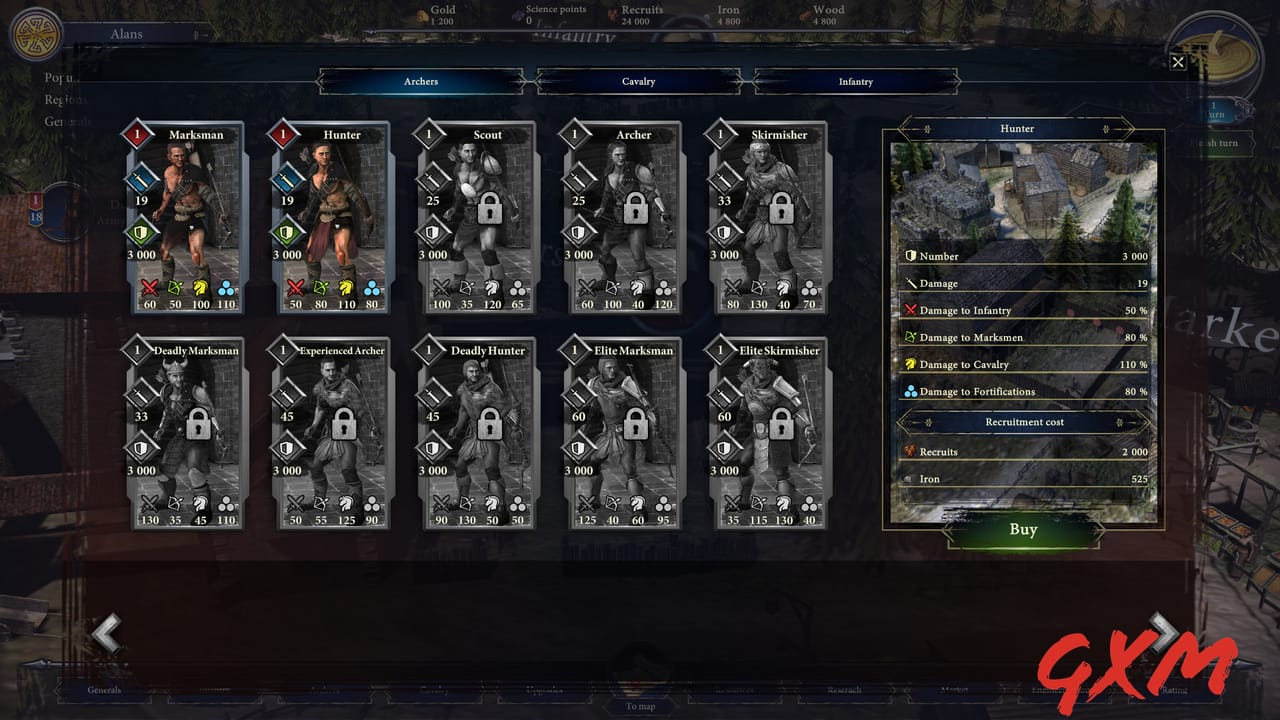Click the Recruits icon at the top
1280x720 pixels.
(611, 13)
